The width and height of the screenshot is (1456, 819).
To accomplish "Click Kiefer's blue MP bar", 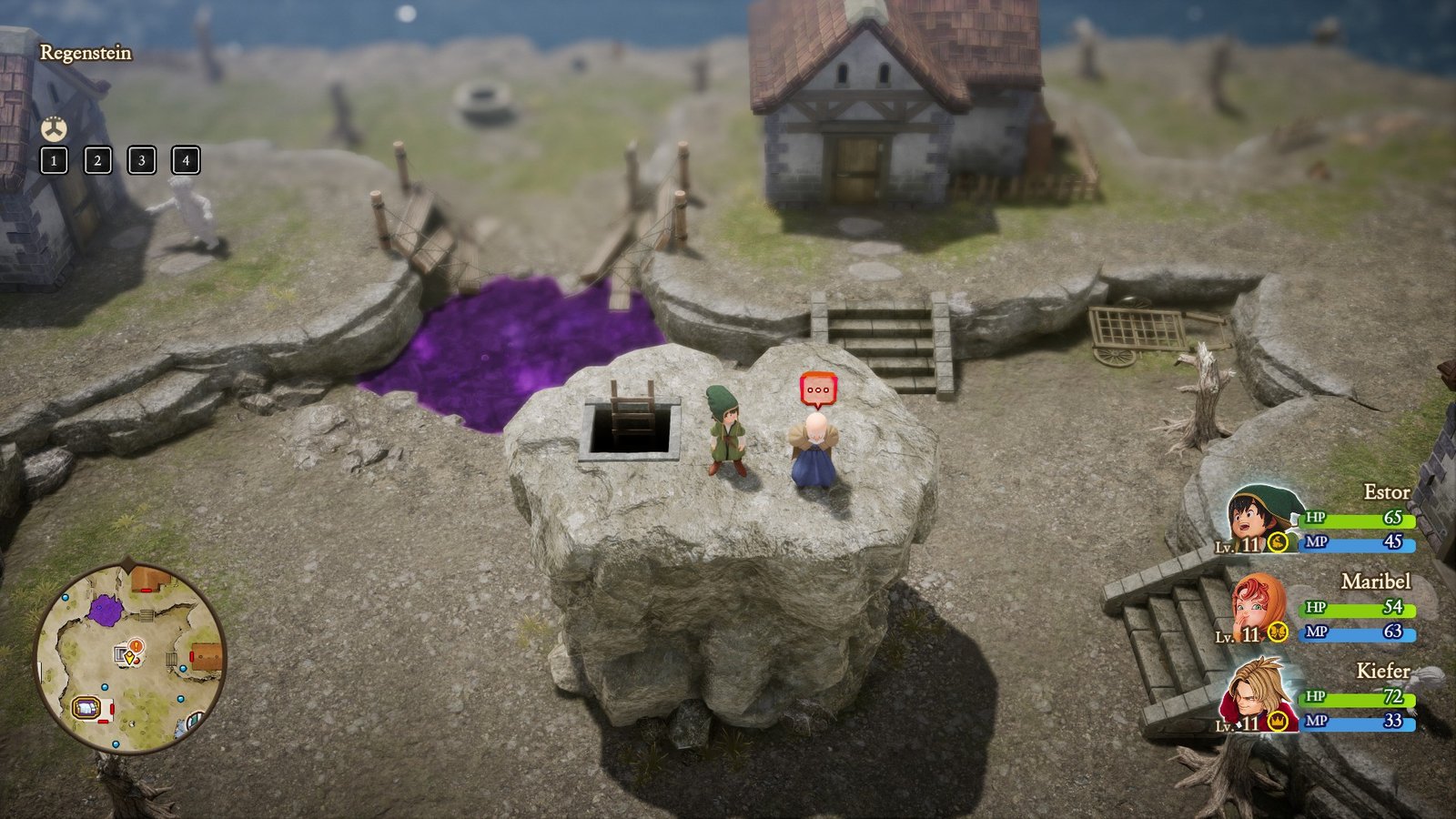I will (1358, 723).
